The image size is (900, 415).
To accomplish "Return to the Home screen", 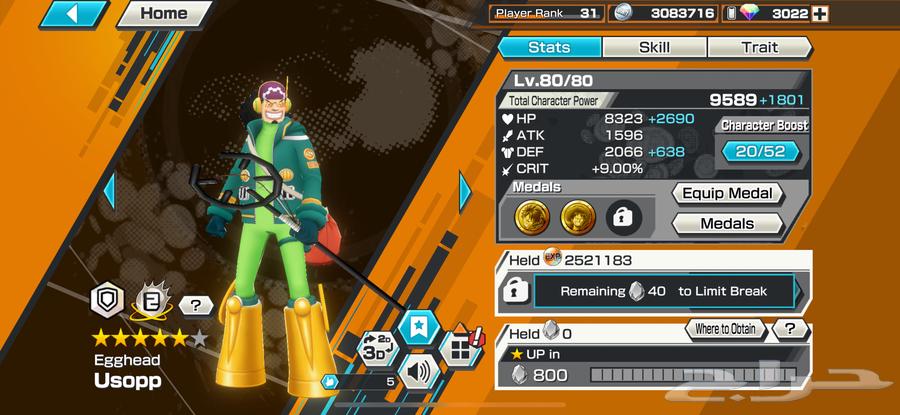I will point(163,14).
